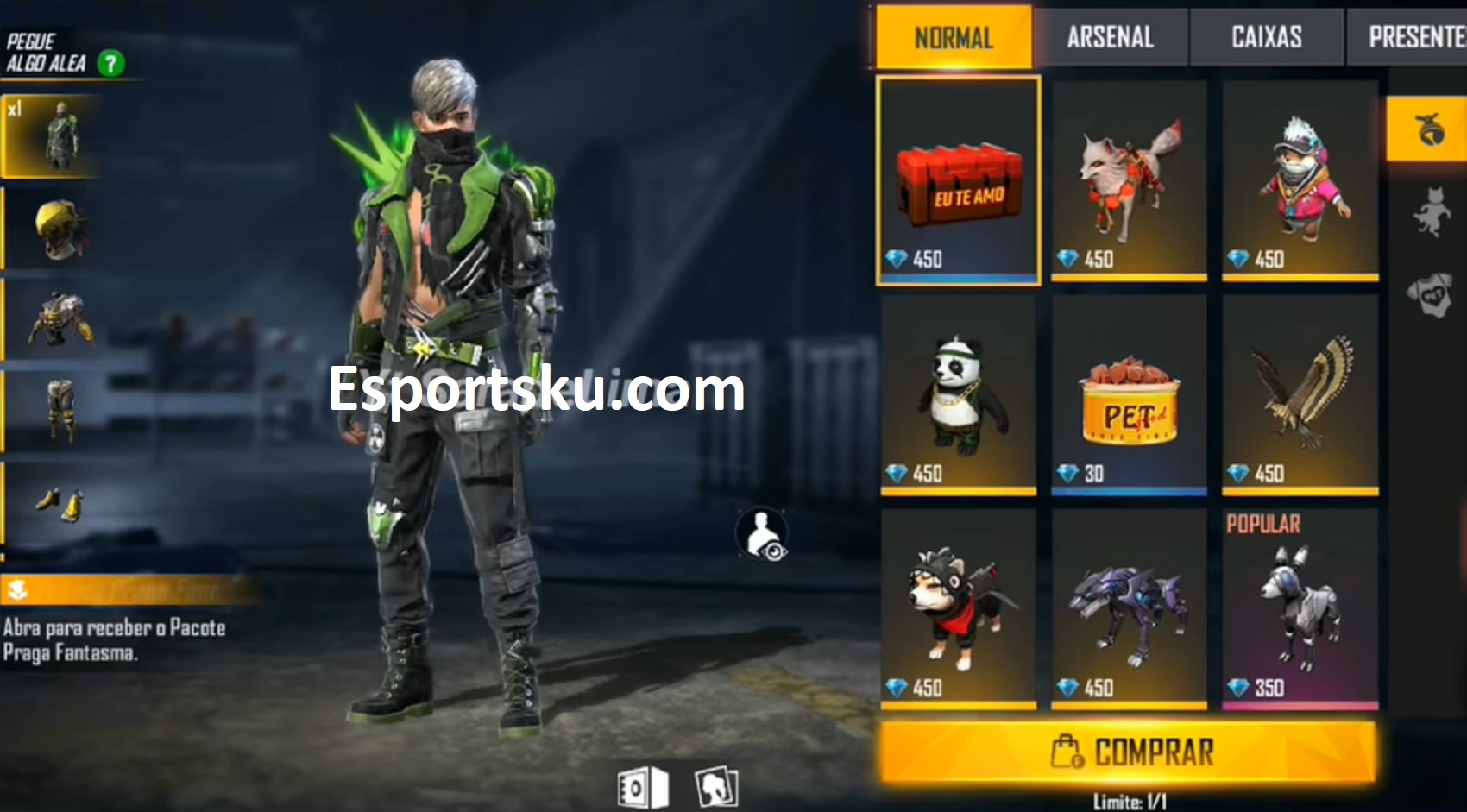Open the CAIXAS tab

(x=1265, y=36)
